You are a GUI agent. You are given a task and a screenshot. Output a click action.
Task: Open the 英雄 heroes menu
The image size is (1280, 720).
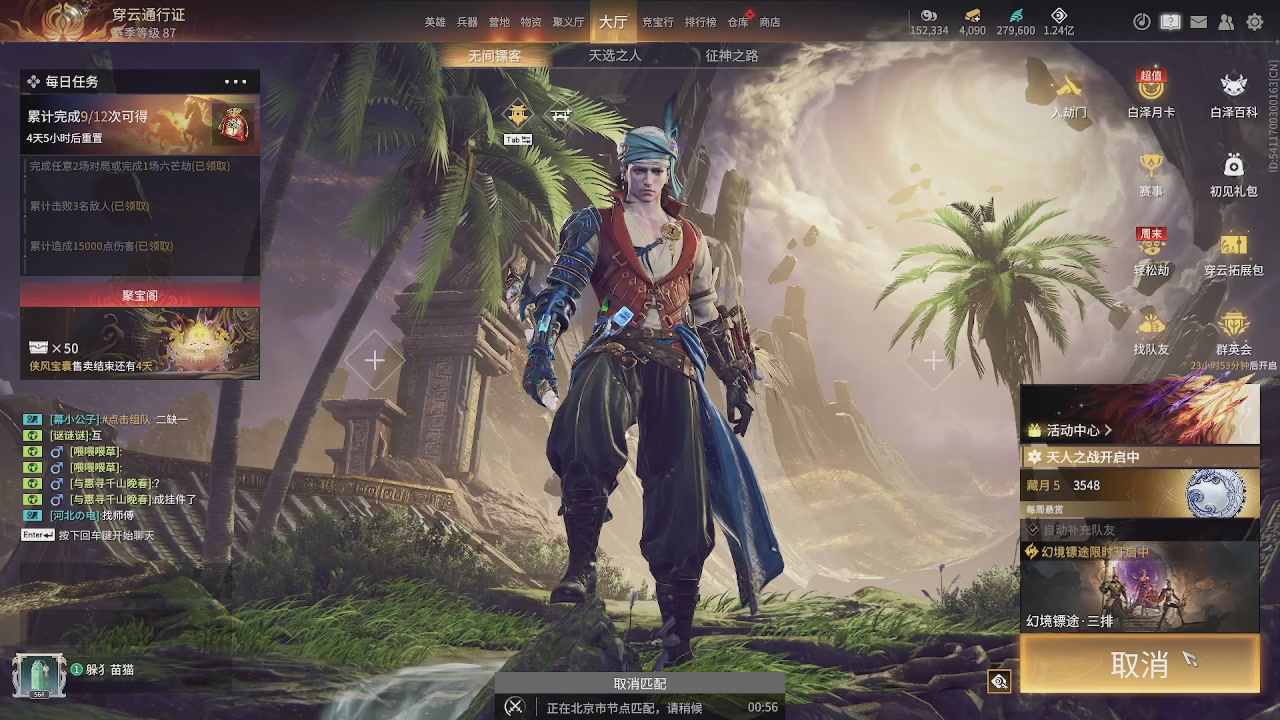tap(435, 22)
